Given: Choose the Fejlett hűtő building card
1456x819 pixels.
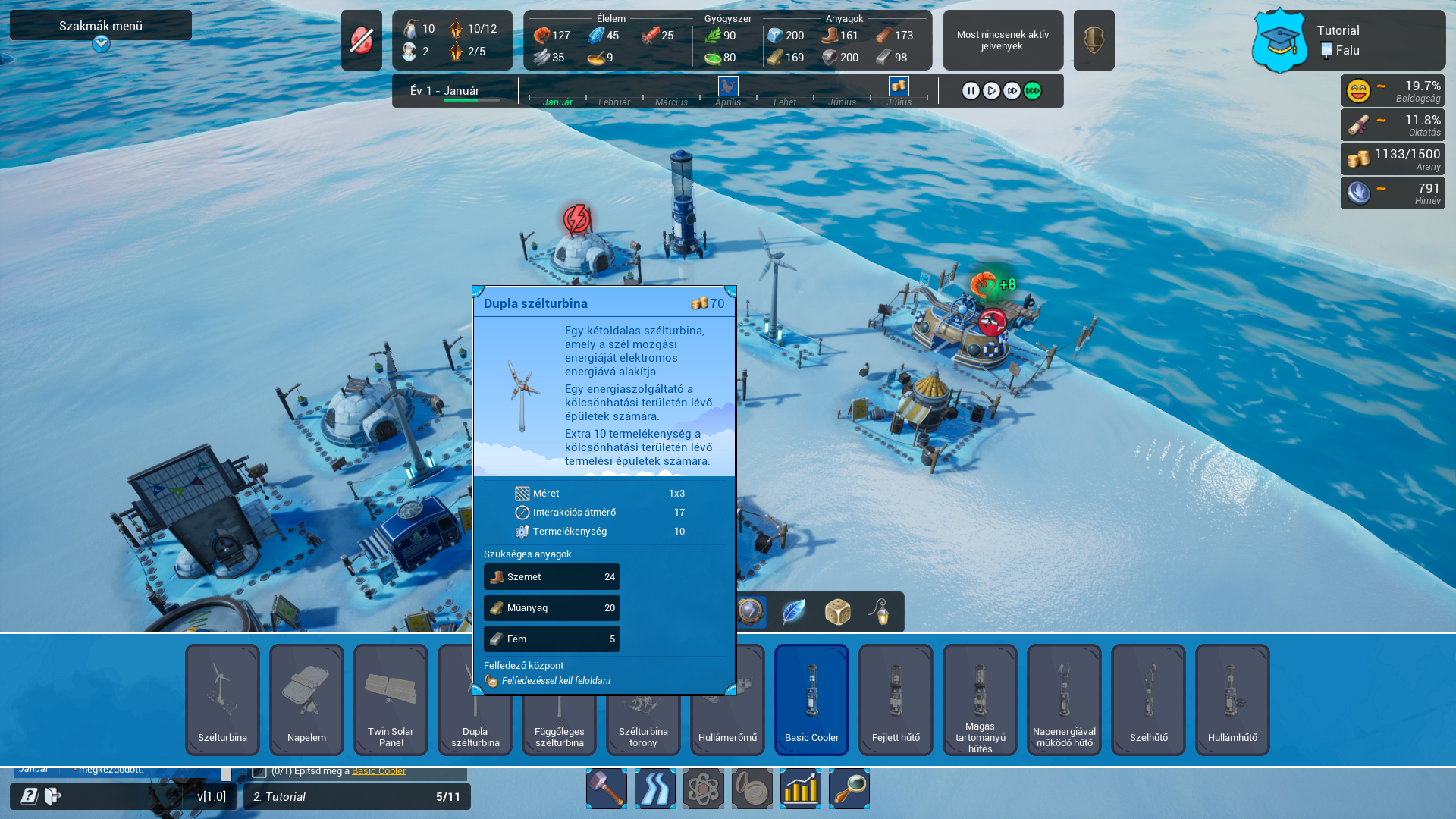Looking at the screenshot, I should point(896,699).
